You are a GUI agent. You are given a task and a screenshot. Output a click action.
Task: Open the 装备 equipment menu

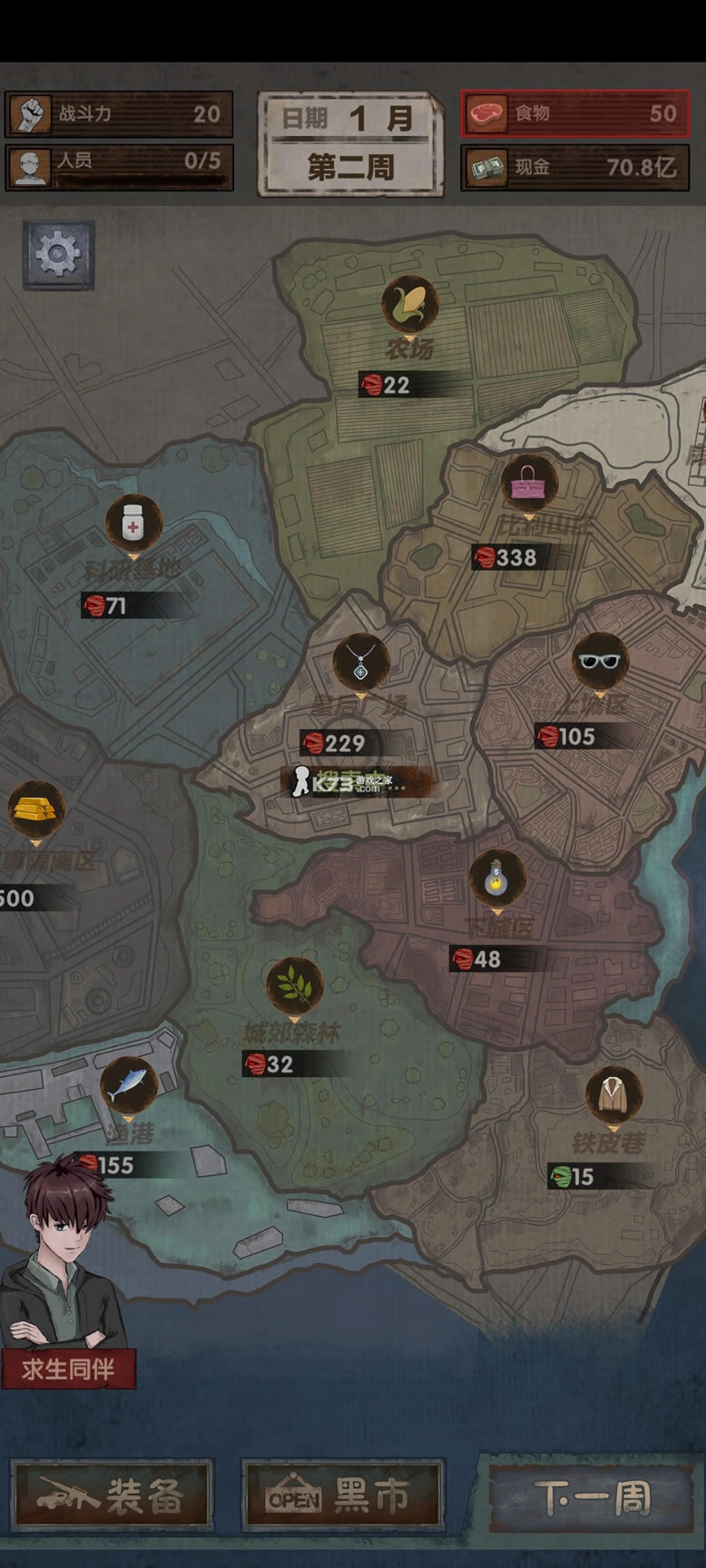coord(113,1495)
